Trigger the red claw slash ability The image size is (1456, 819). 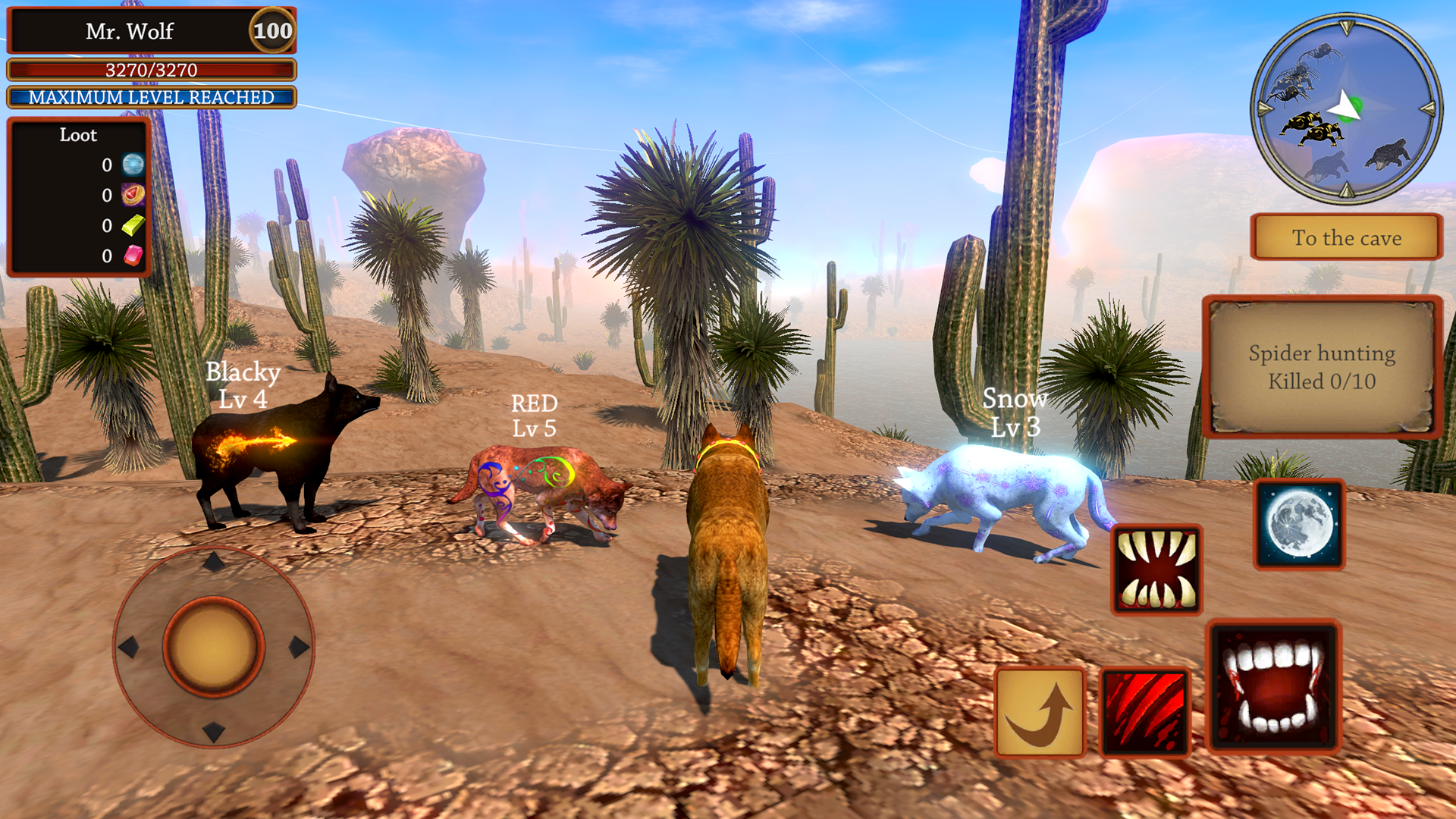tap(1144, 713)
